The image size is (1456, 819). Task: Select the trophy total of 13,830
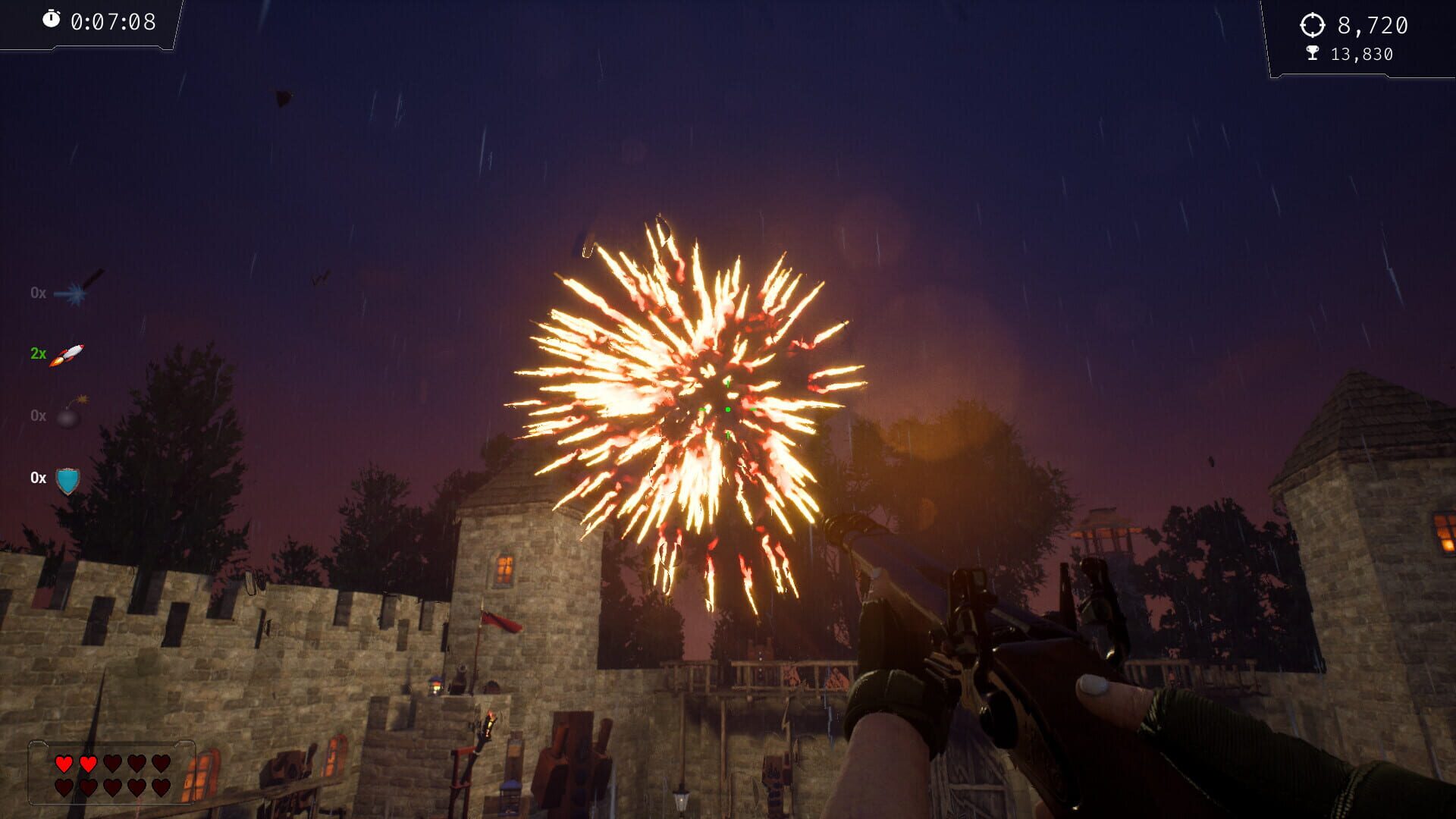click(x=1361, y=54)
